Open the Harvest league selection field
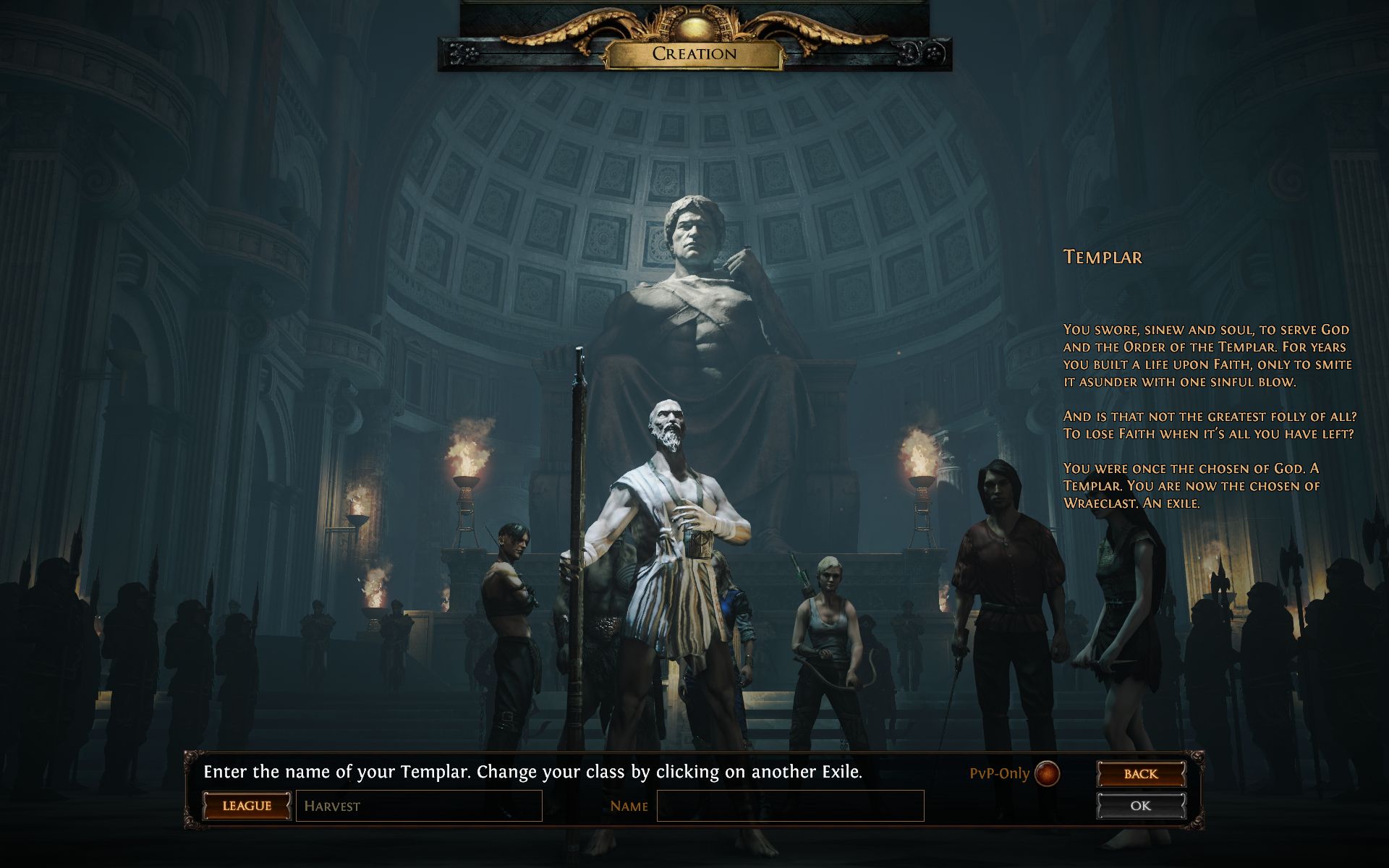 click(x=419, y=806)
